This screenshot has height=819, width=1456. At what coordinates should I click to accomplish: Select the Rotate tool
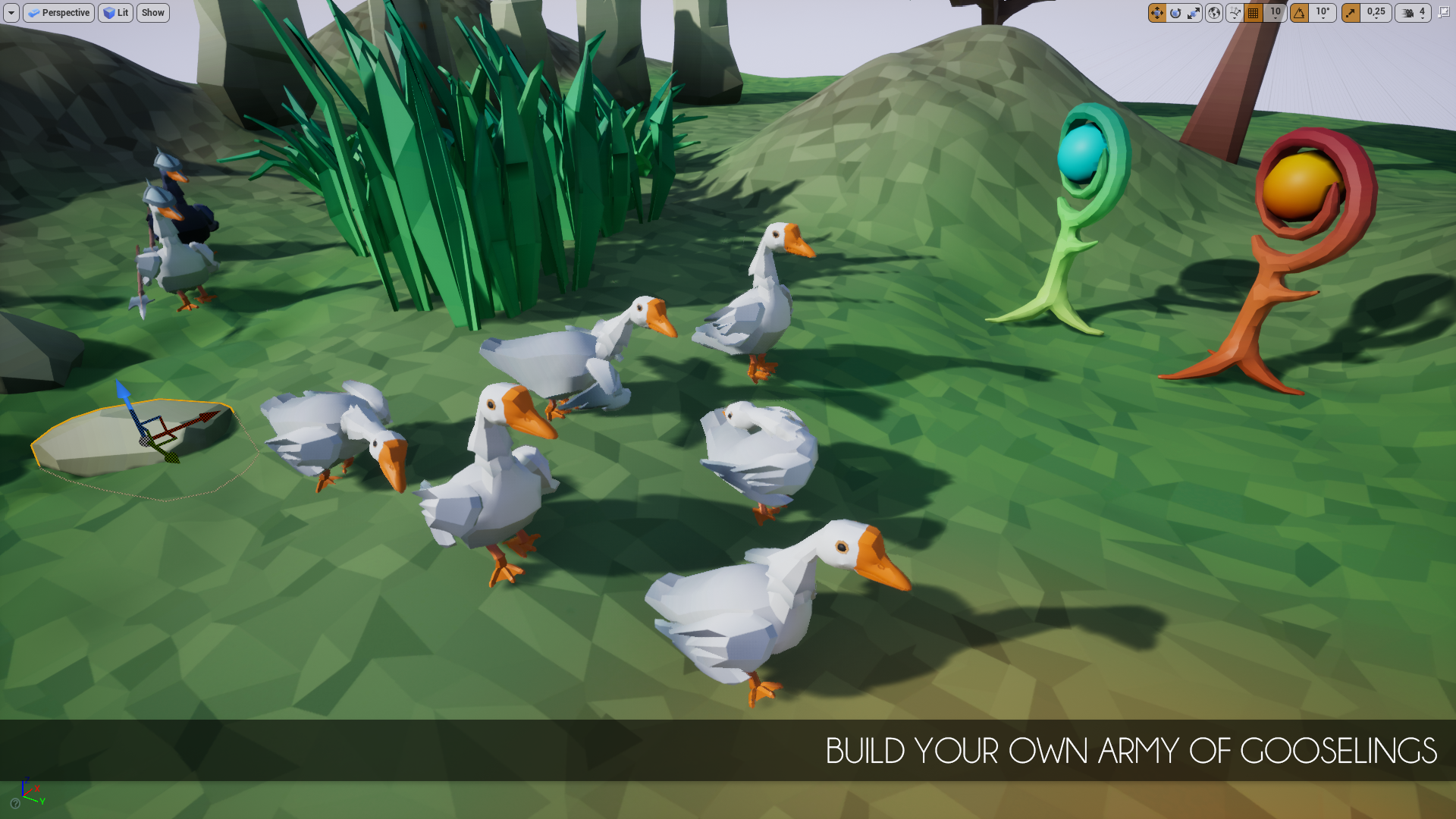[x=1176, y=13]
